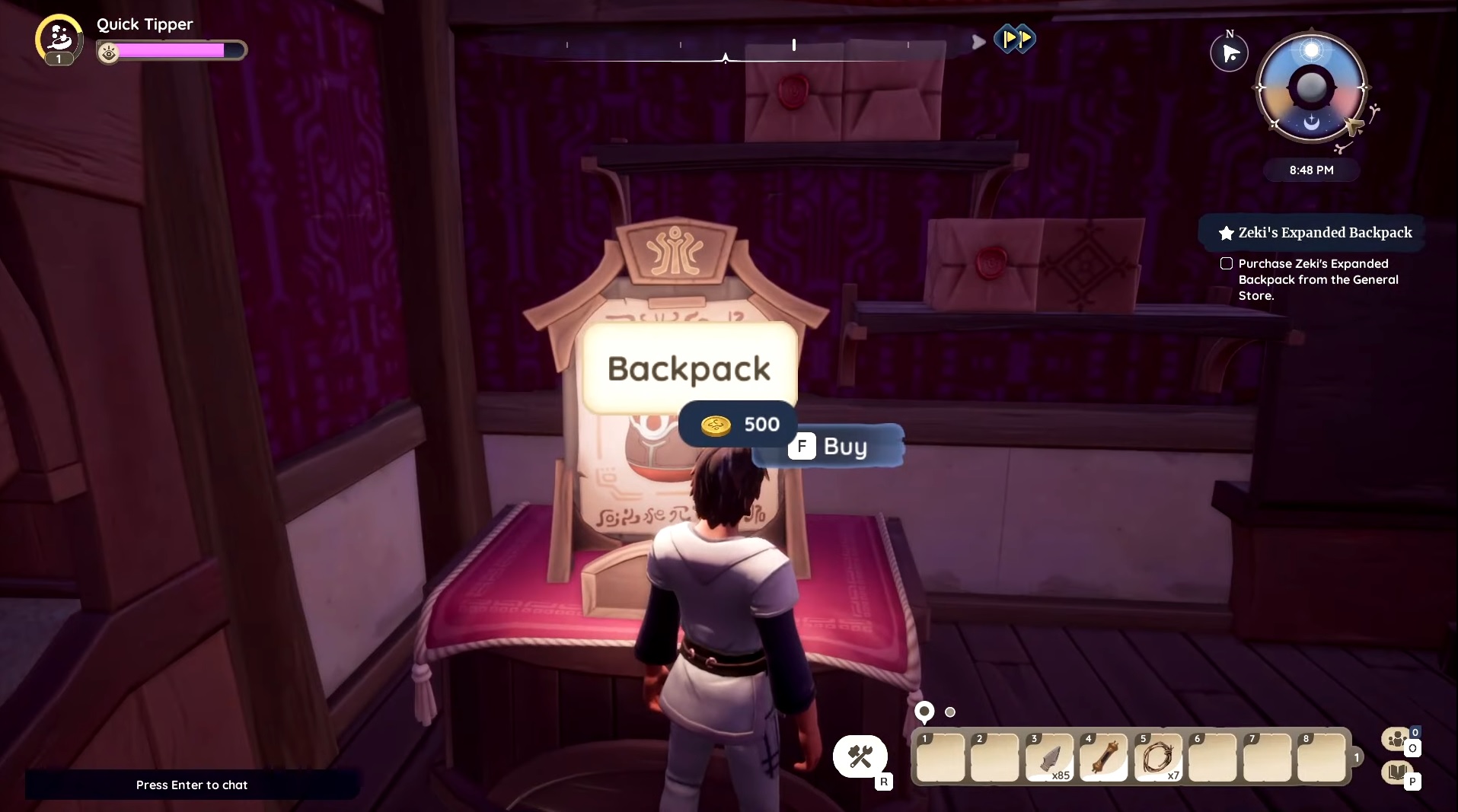Open the crafting tools menu near R prompt
This screenshot has width=1458, height=812.
tap(860, 755)
